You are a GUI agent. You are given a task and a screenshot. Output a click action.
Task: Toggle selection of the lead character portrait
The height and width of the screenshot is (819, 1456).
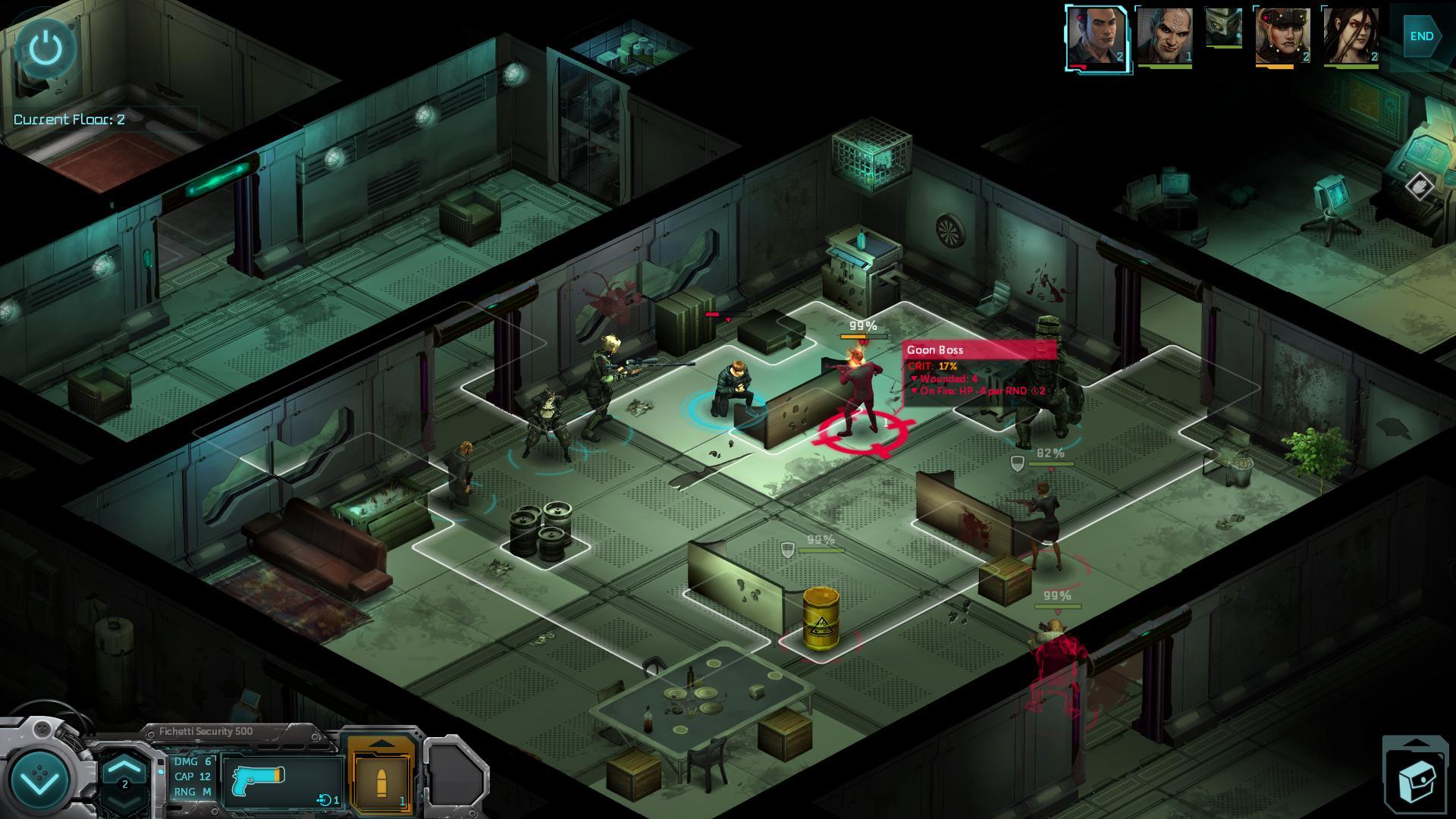click(x=1097, y=38)
